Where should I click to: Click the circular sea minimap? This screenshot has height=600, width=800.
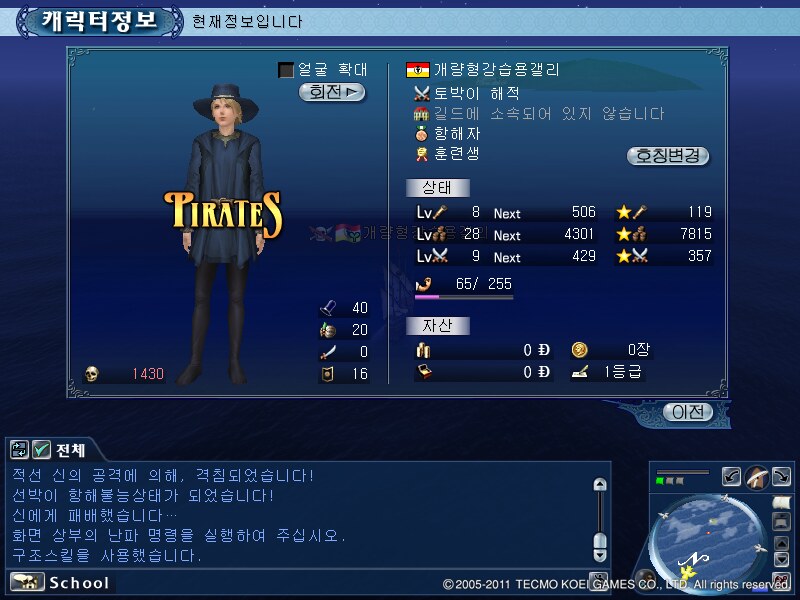tap(708, 537)
